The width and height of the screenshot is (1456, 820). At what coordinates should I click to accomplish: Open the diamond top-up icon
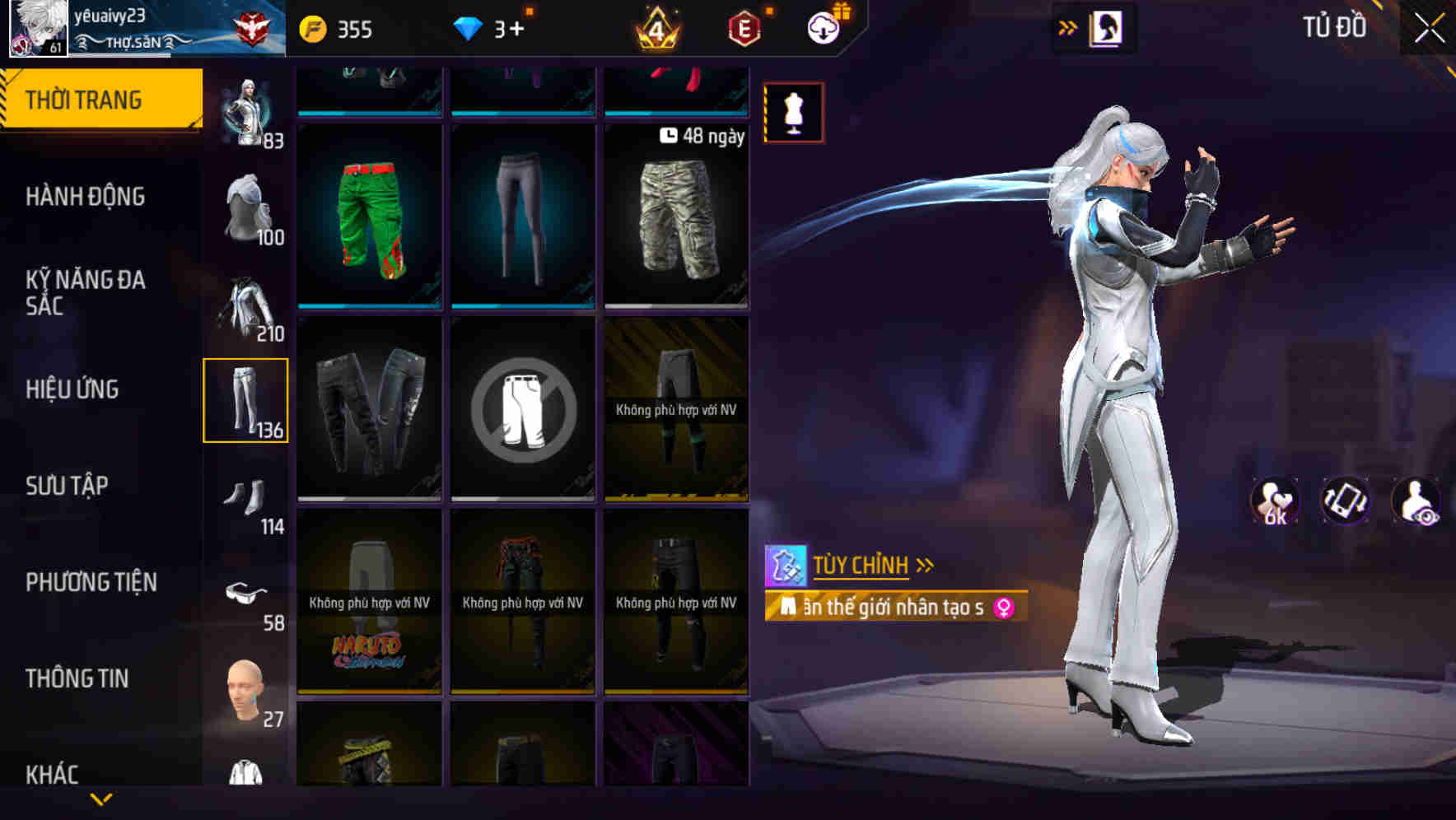pos(469,27)
